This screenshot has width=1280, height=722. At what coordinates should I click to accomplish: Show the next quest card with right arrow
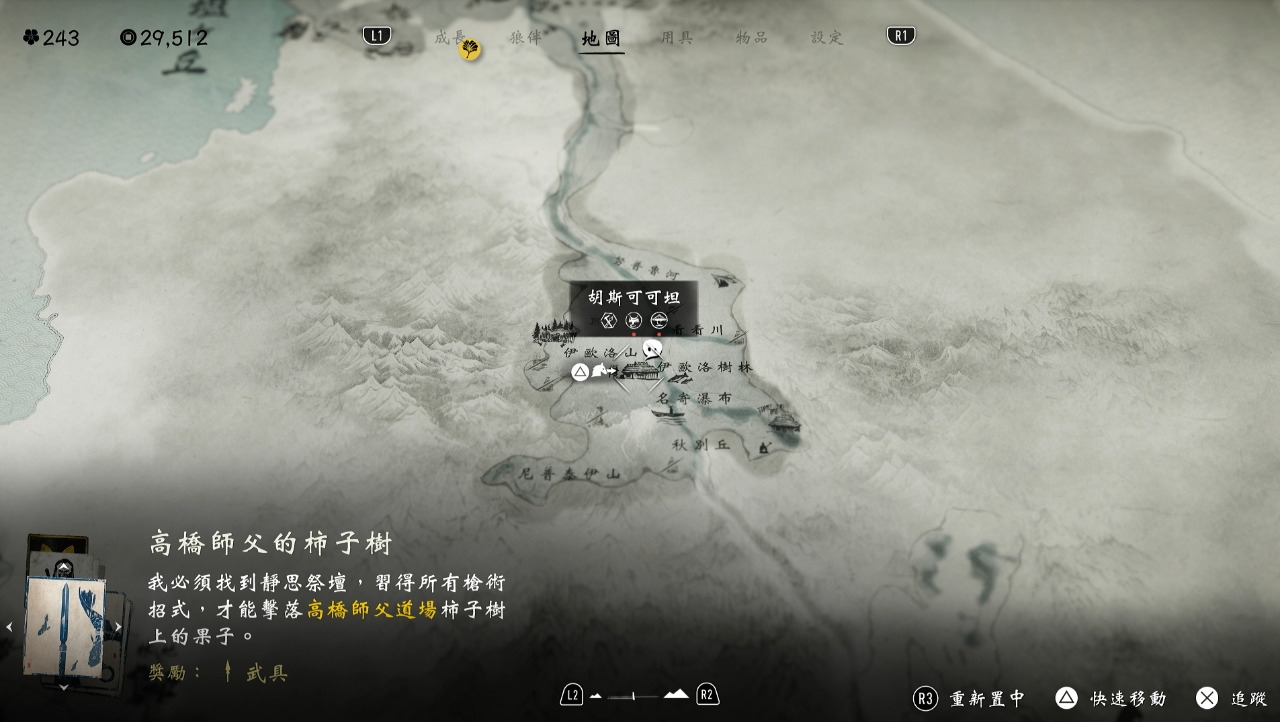118,627
